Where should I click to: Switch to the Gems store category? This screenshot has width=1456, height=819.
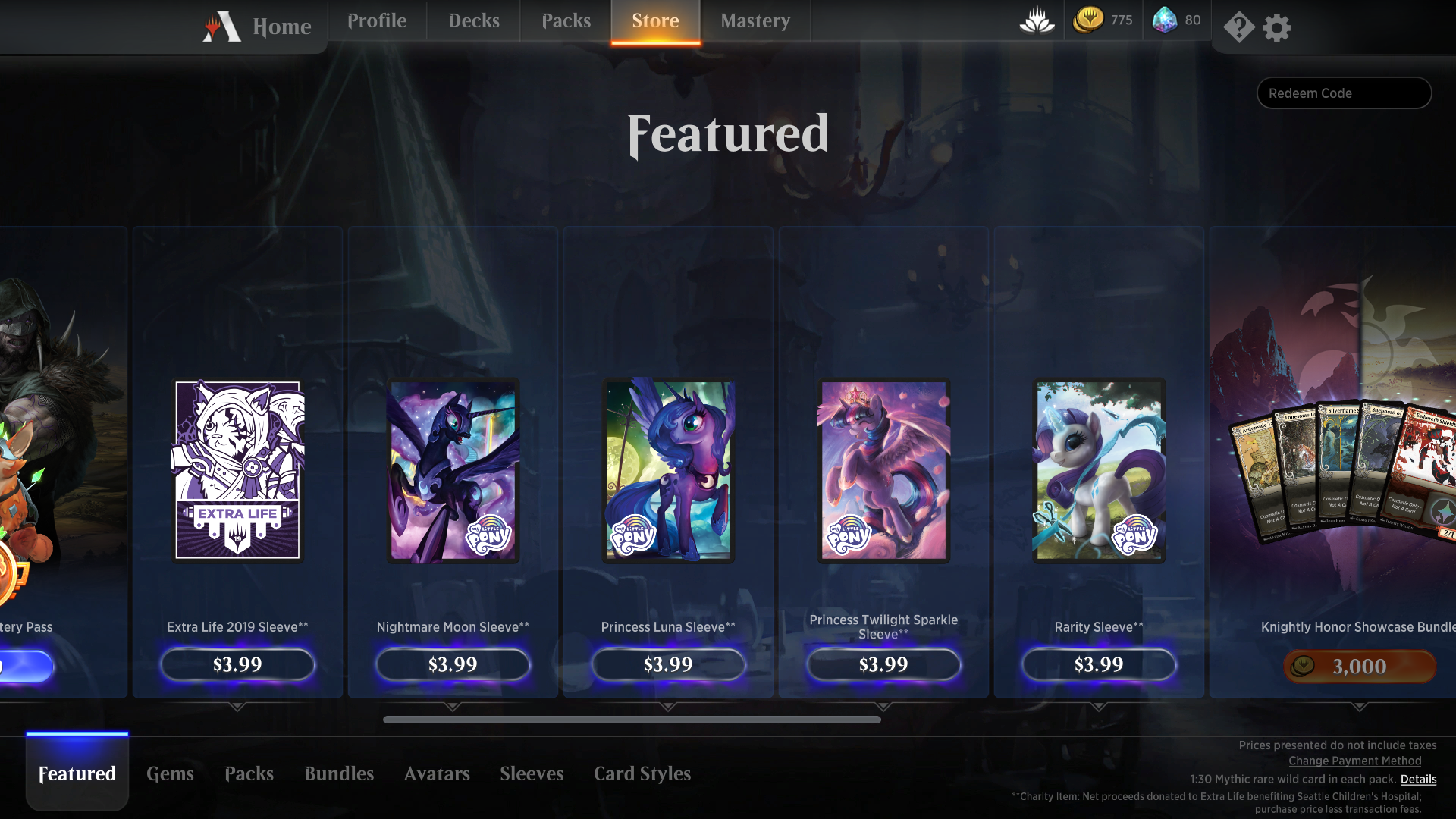[170, 774]
